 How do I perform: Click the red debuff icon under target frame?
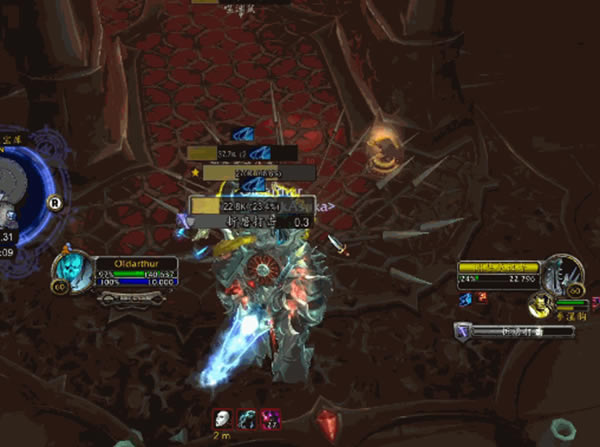[x=482, y=297]
